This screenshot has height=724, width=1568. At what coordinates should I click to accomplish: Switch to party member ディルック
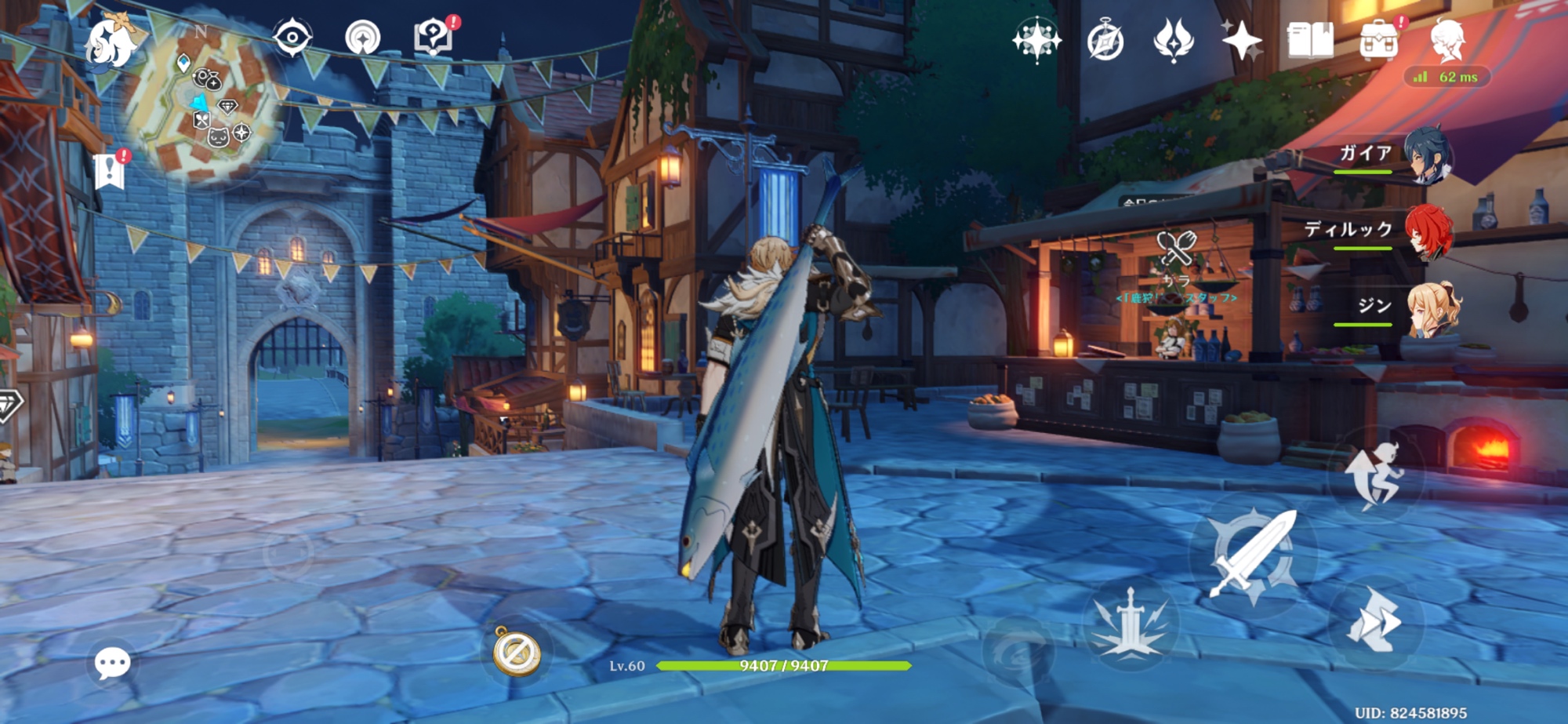coord(1427,231)
